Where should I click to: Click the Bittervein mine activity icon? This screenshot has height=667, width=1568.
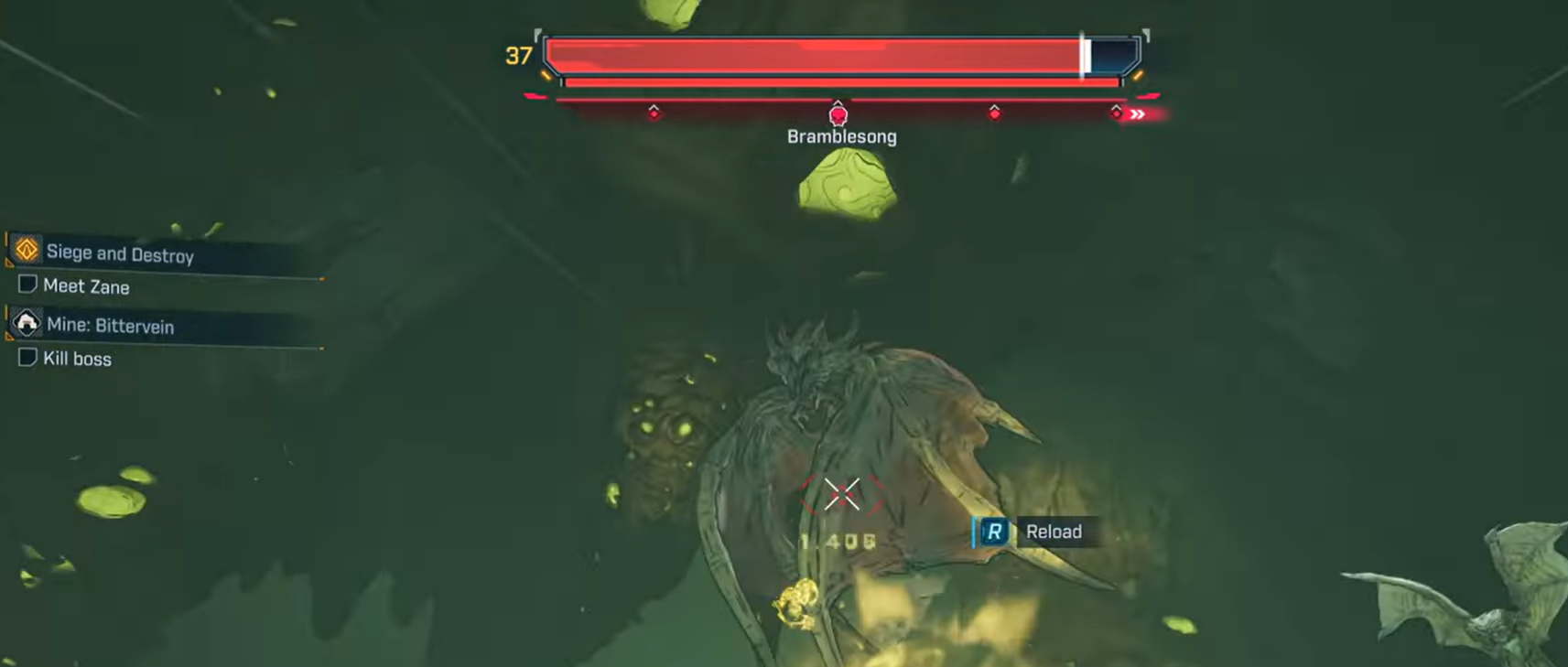[x=27, y=323]
